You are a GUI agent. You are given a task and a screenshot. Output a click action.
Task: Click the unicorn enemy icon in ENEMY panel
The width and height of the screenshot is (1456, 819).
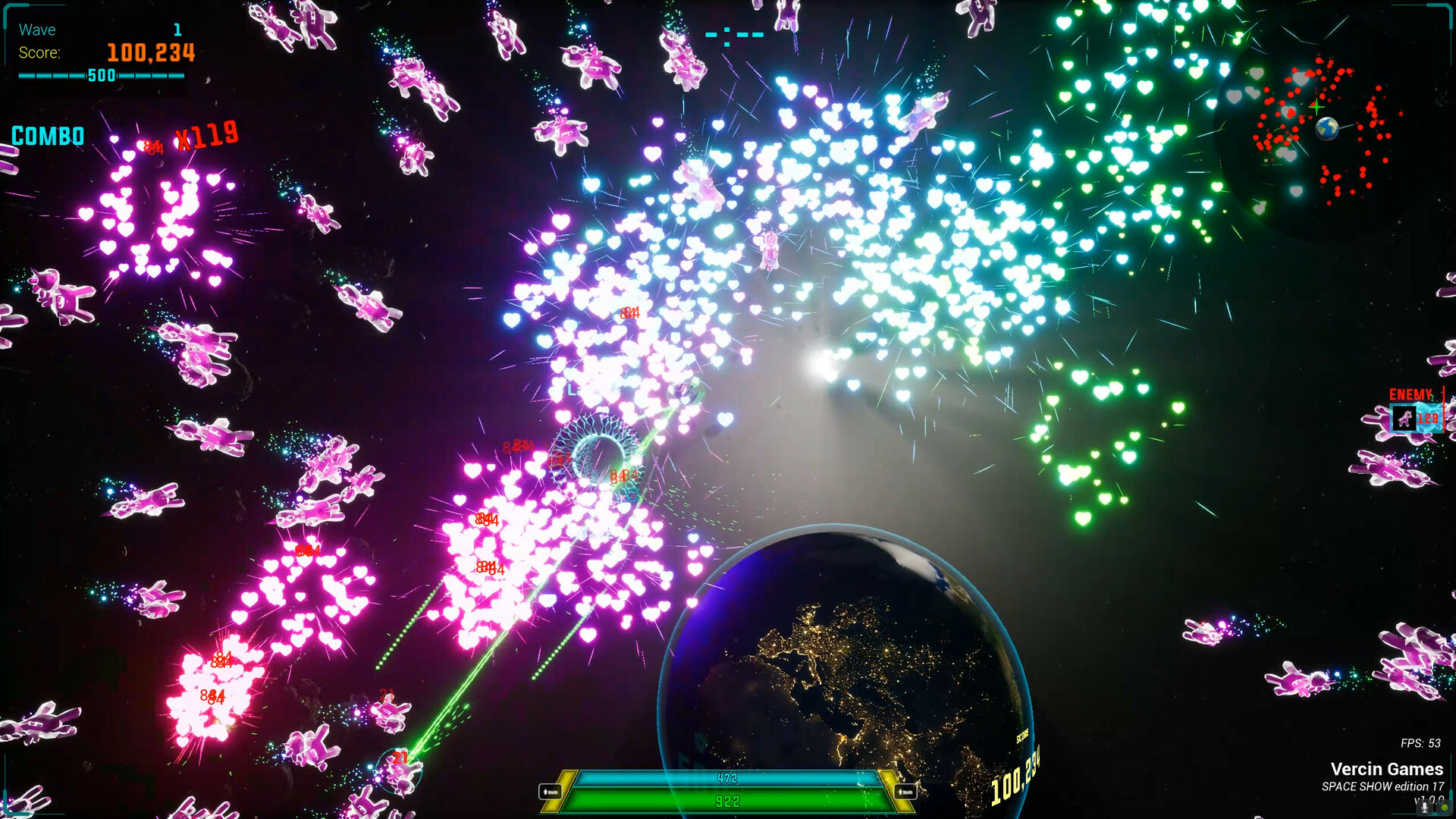click(1404, 418)
